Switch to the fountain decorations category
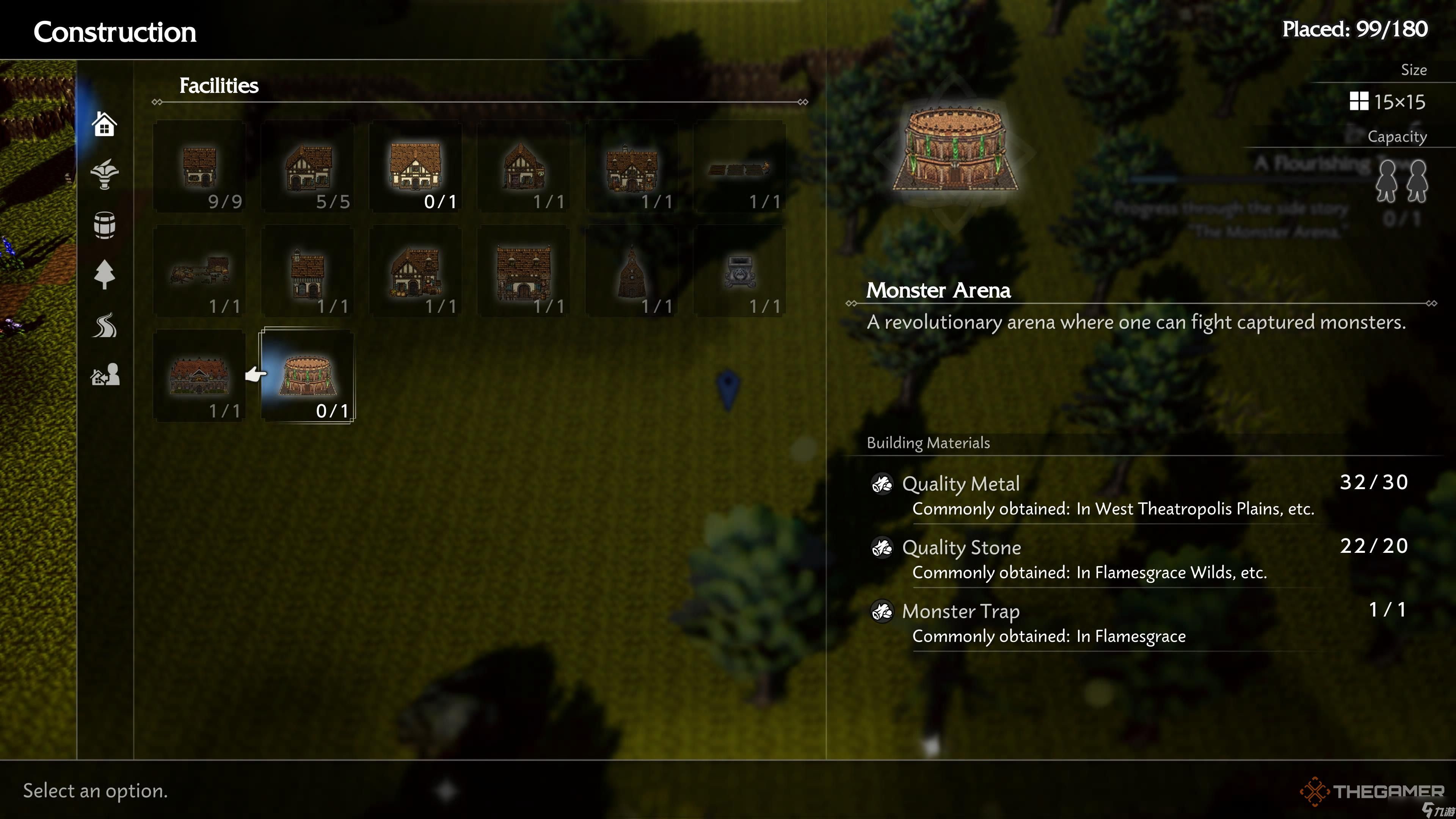The height and width of the screenshot is (819, 1456). pyautogui.click(x=105, y=174)
